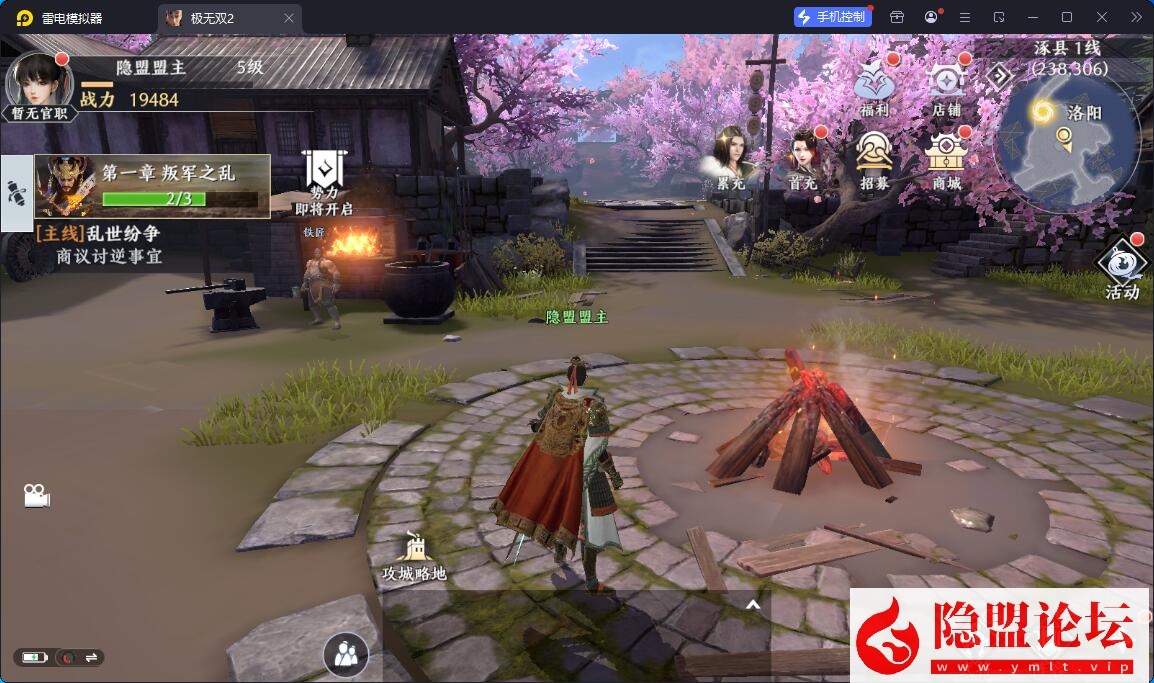Open the 首充 first recharge offer
1154x683 pixels.
[802, 157]
